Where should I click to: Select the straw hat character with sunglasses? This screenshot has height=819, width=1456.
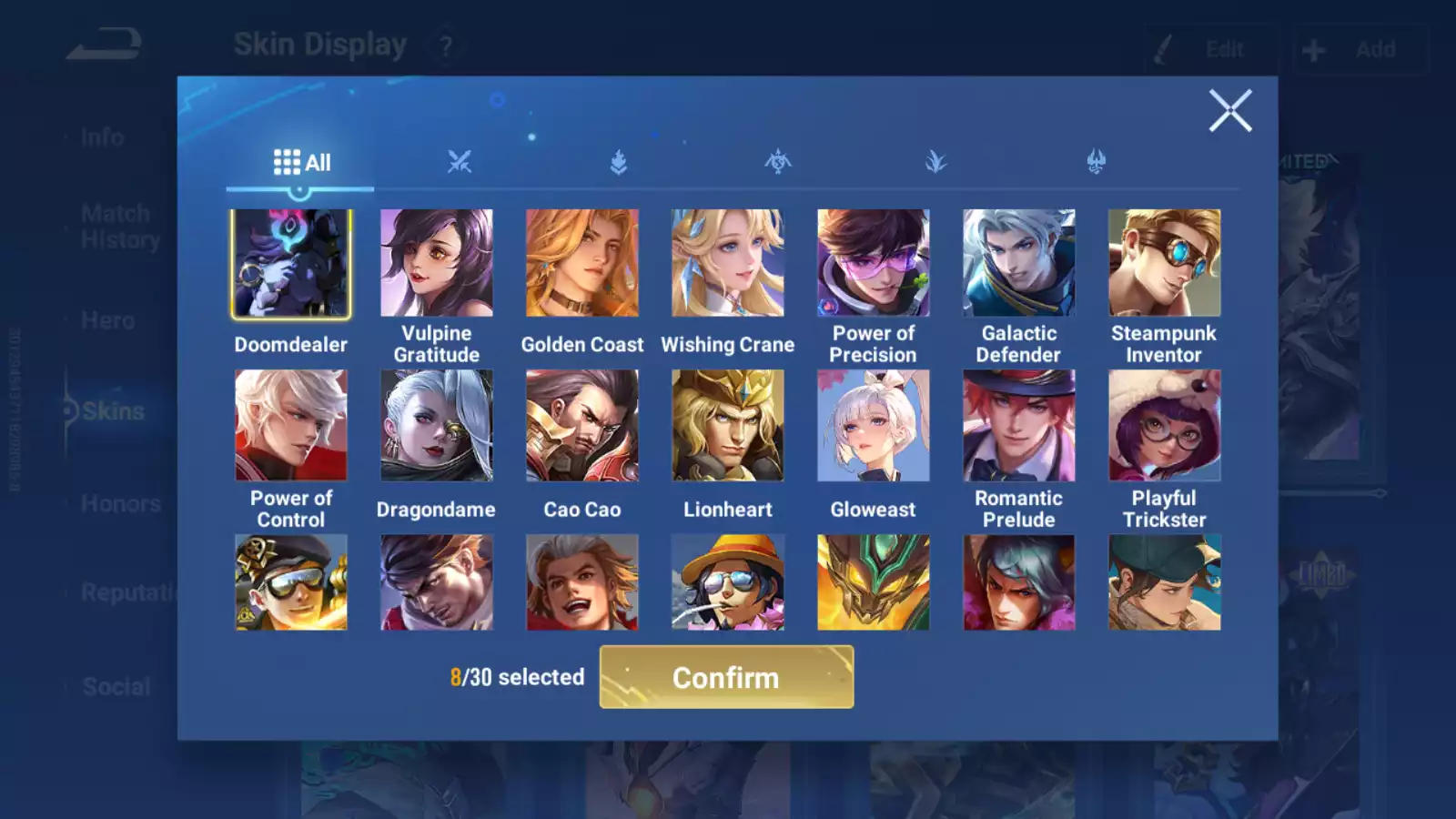[x=728, y=582]
